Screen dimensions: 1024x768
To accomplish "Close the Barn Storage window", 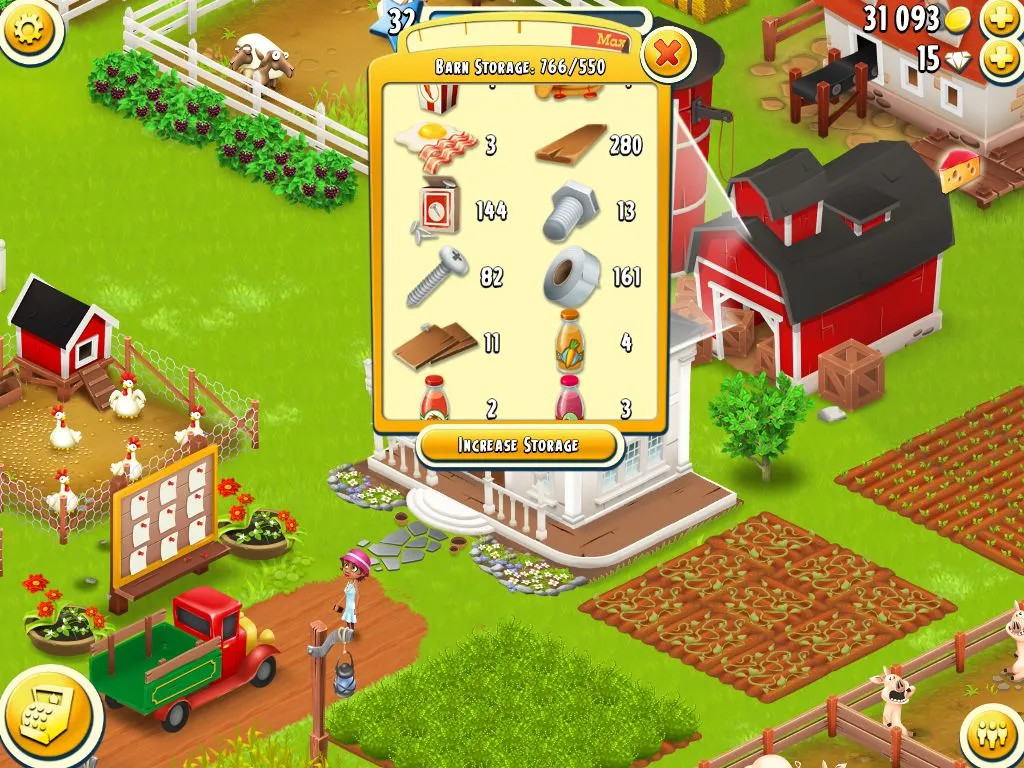I will pyautogui.click(x=667, y=54).
